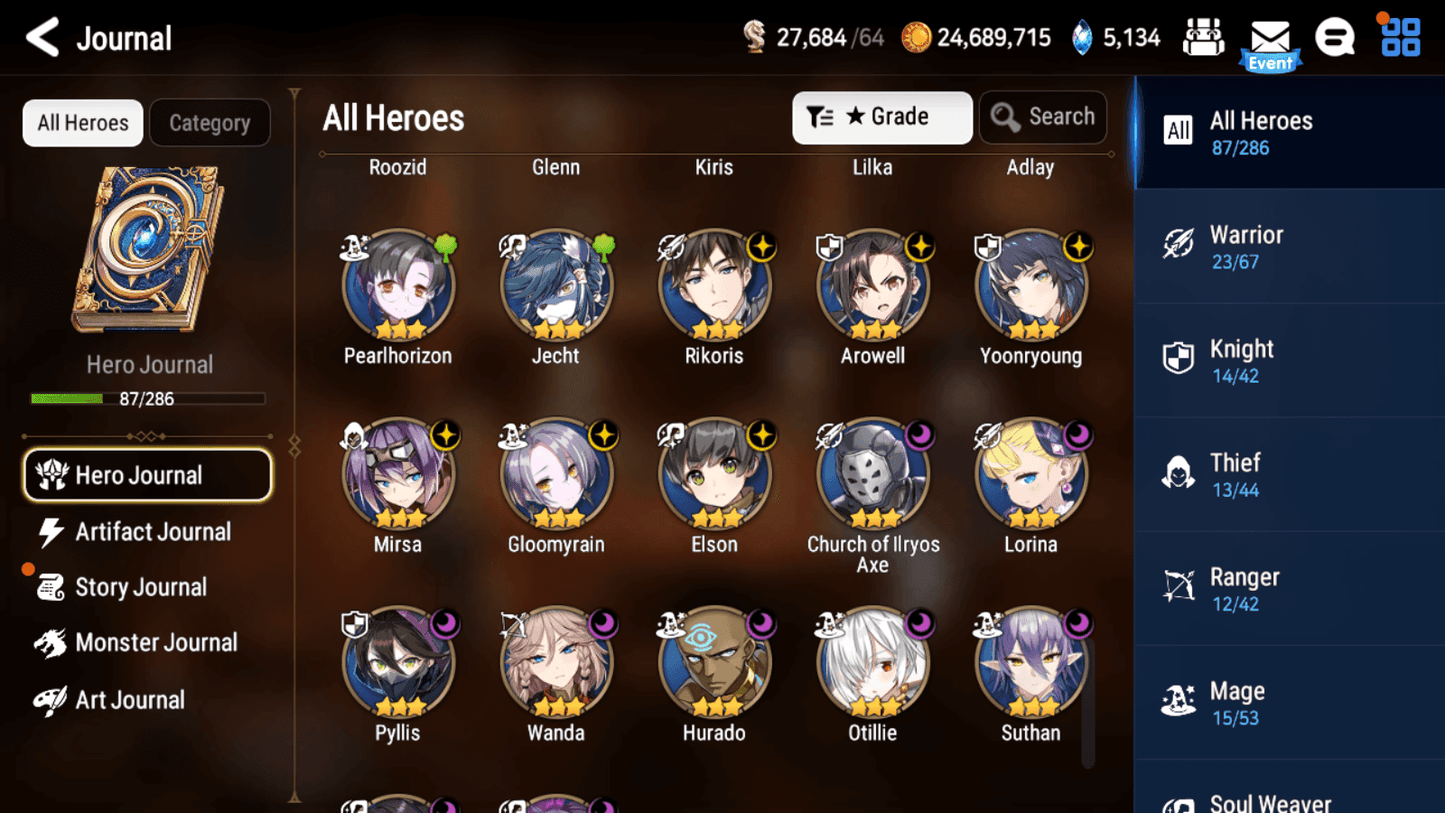Click the Hero Journal progress bar

tap(147, 399)
